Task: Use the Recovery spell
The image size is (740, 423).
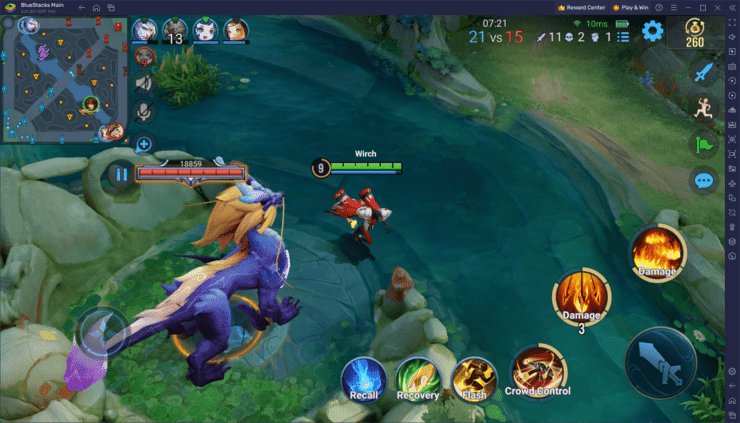Action: pos(418,379)
